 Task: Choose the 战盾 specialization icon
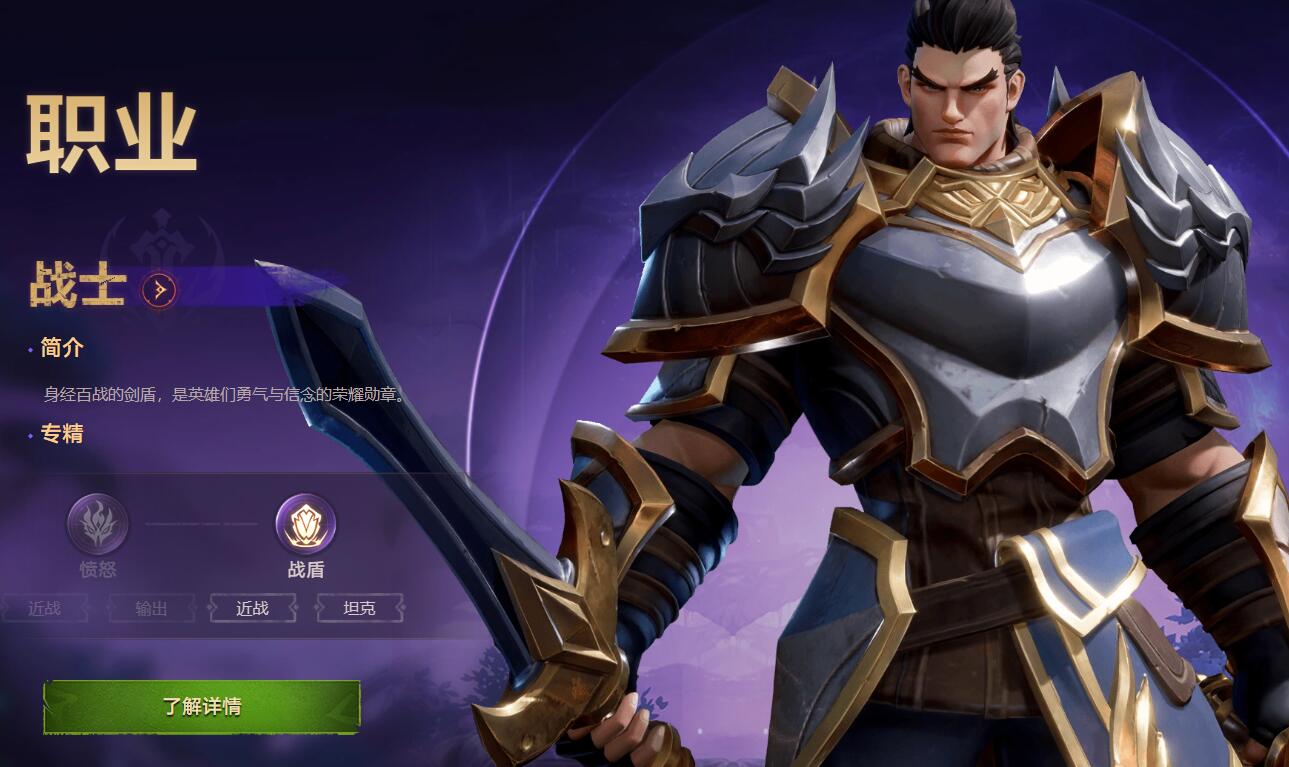tap(305, 523)
